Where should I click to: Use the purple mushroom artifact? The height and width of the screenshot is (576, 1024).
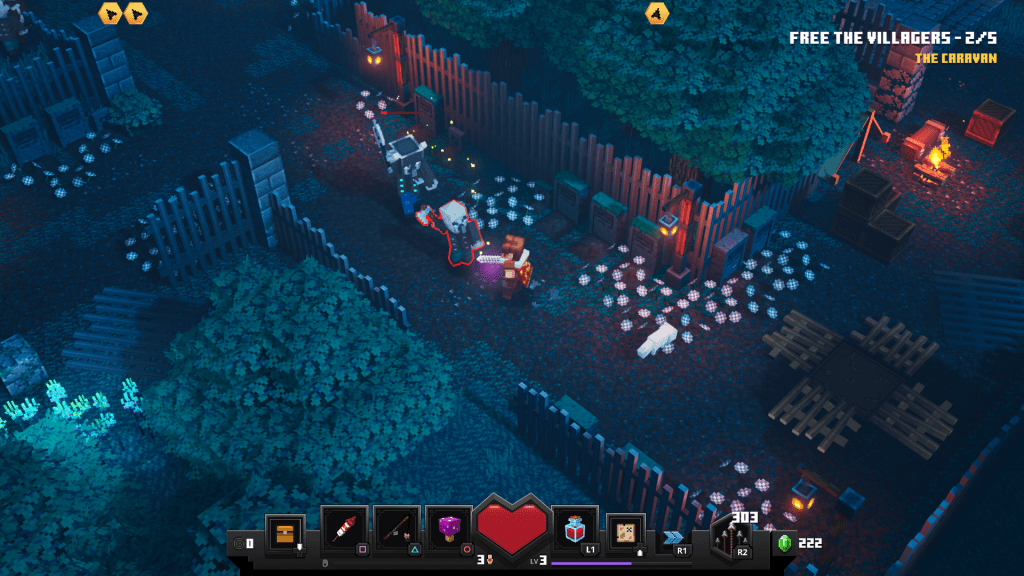[x=449, y=529]
